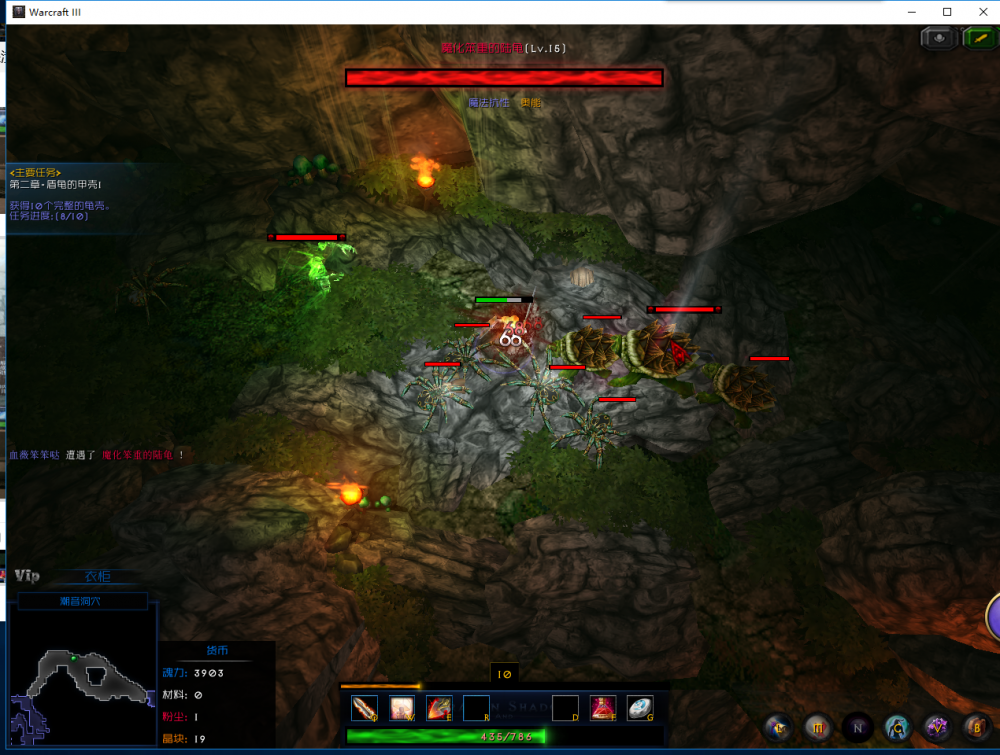Close the Warcraft III window
Viewport: 1000px width, 755px height.
980,11
